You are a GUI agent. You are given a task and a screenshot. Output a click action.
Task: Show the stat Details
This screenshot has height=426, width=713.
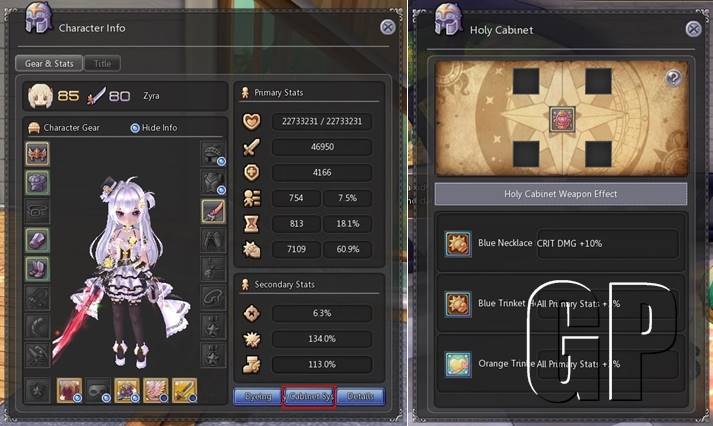tap(361, 396)
